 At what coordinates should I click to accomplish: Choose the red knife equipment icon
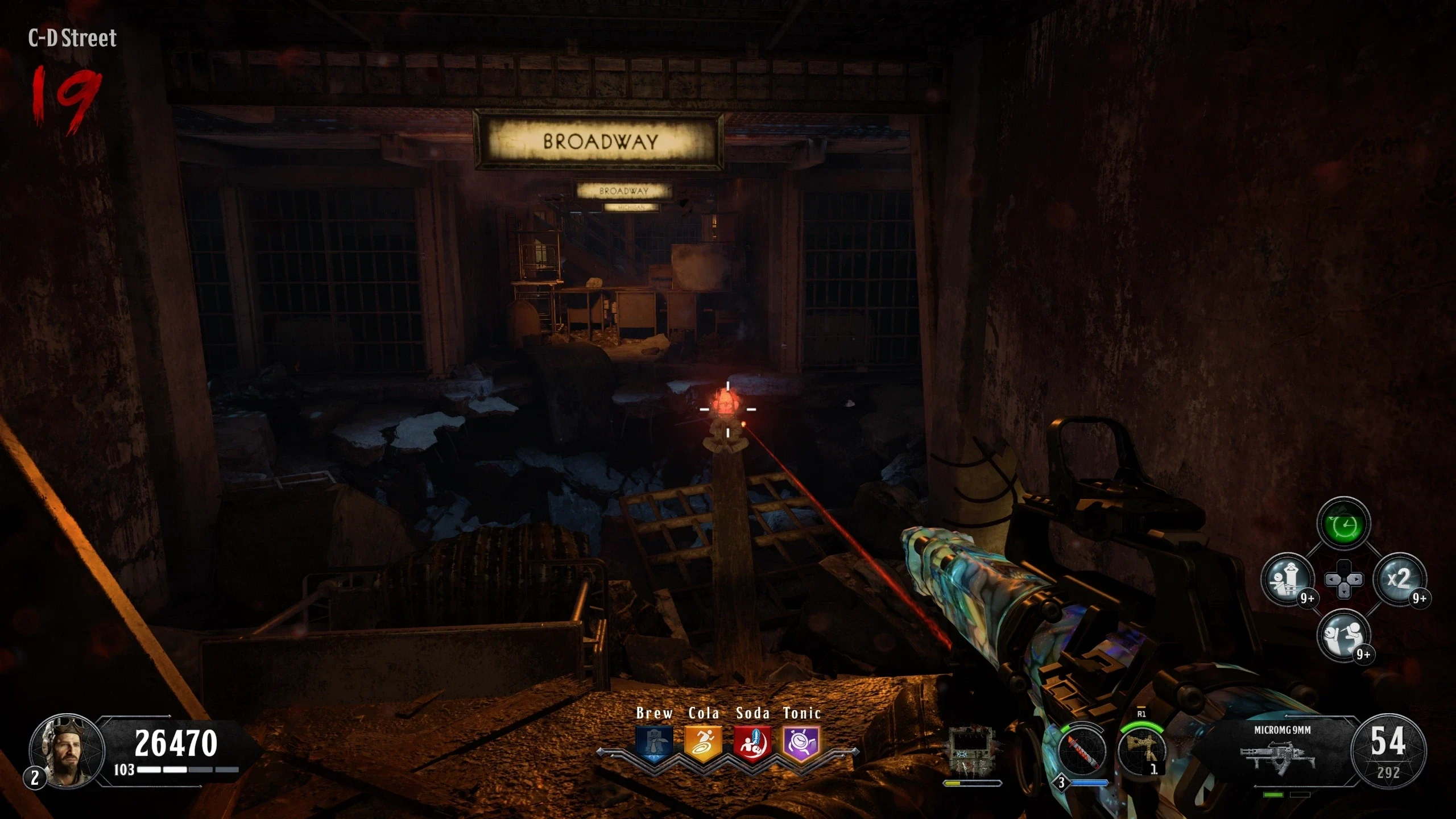(1082, 752)
